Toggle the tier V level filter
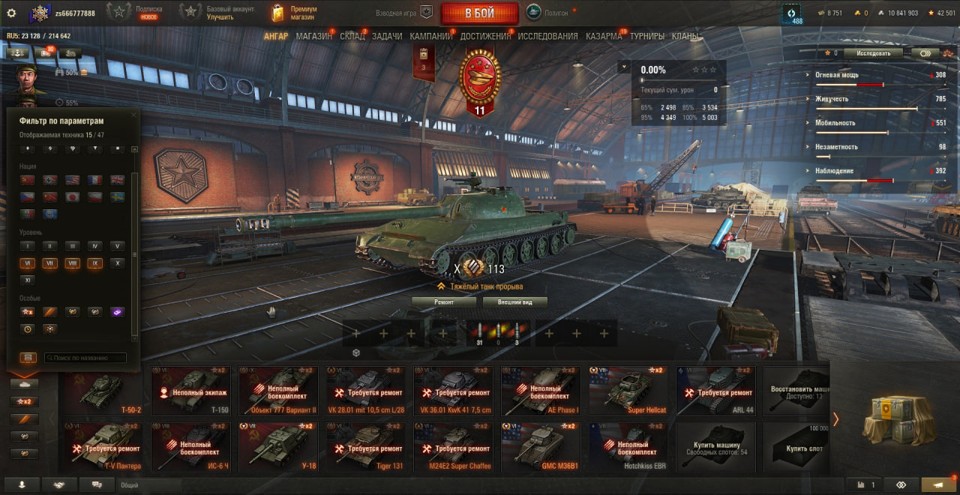 117,245
